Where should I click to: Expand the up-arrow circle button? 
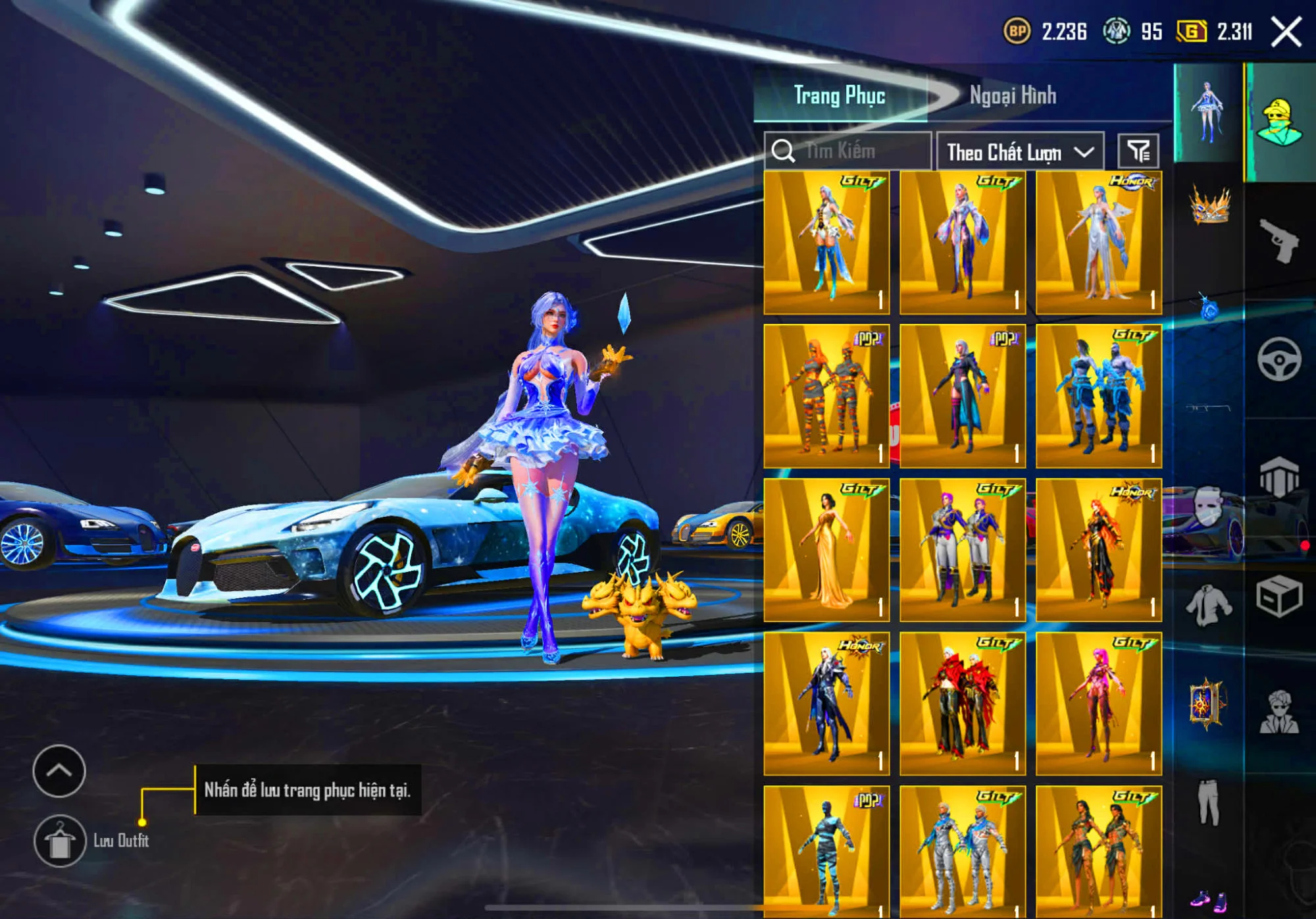tap(59, 771)
